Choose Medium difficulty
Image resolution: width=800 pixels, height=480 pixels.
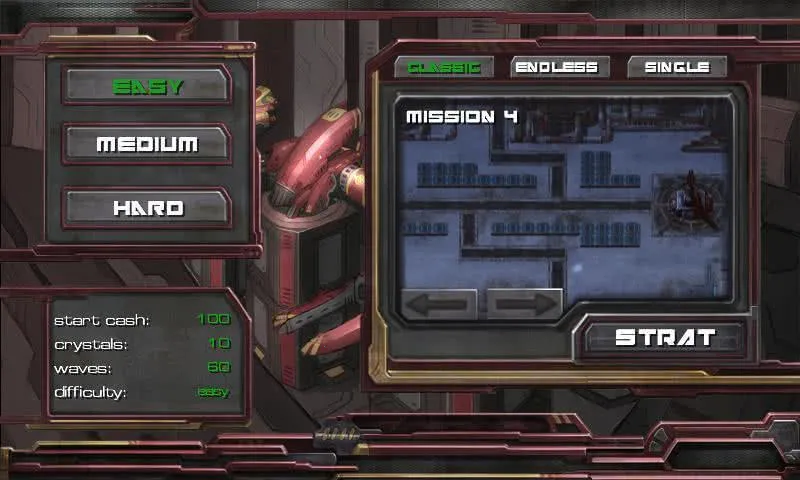point(147,145)
